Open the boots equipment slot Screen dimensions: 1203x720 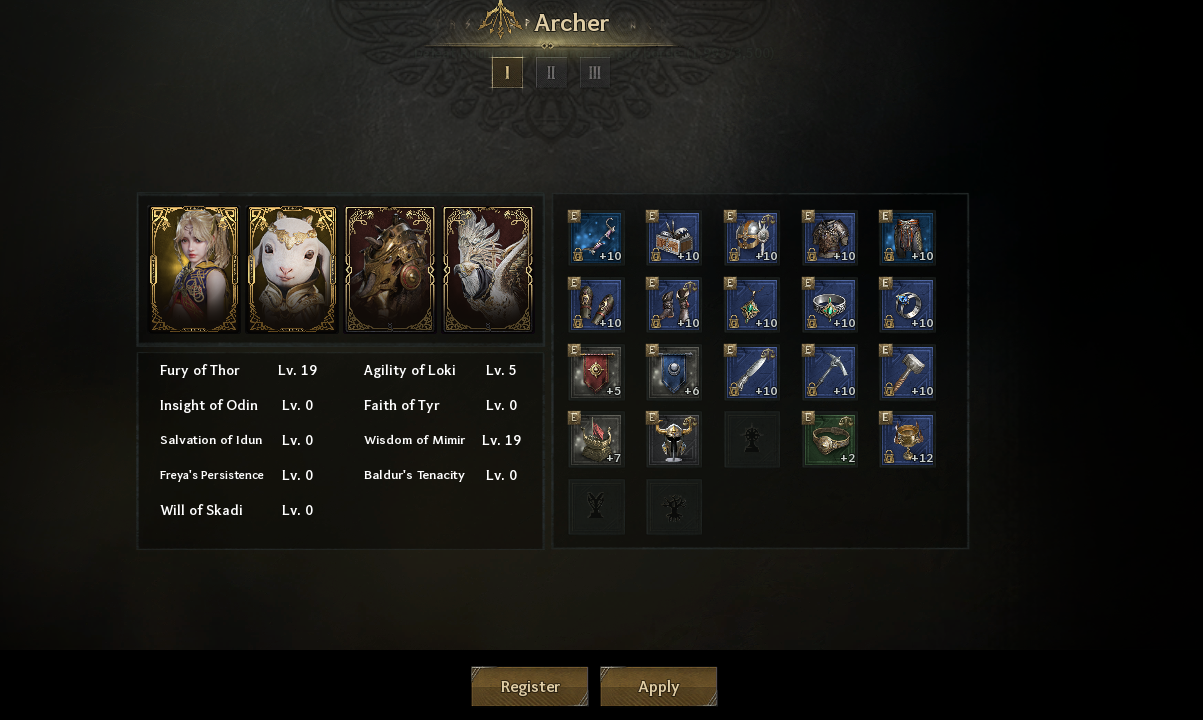pyautogui.click(x=674, y=304)
